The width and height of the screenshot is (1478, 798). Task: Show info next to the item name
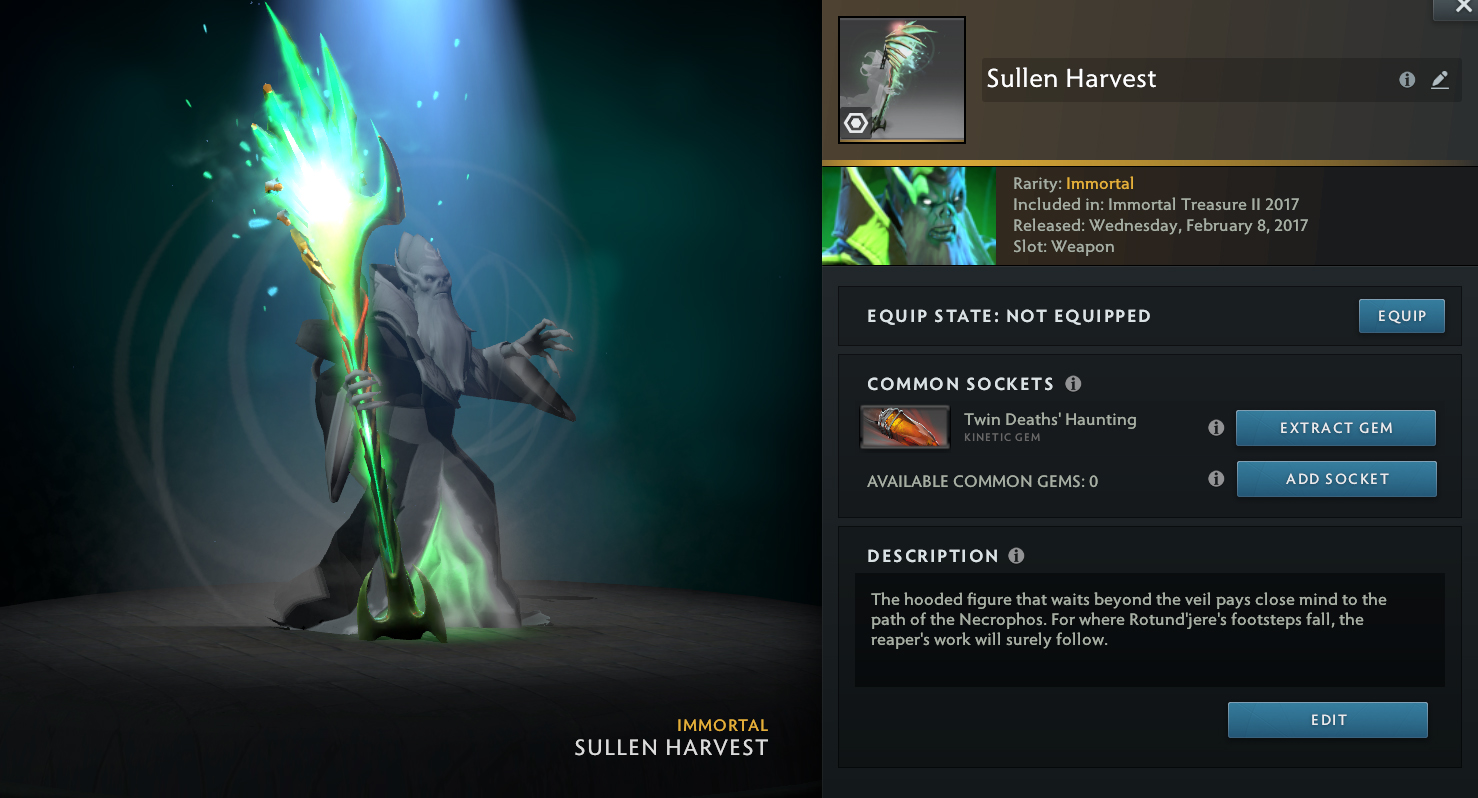coord(1407,80)
